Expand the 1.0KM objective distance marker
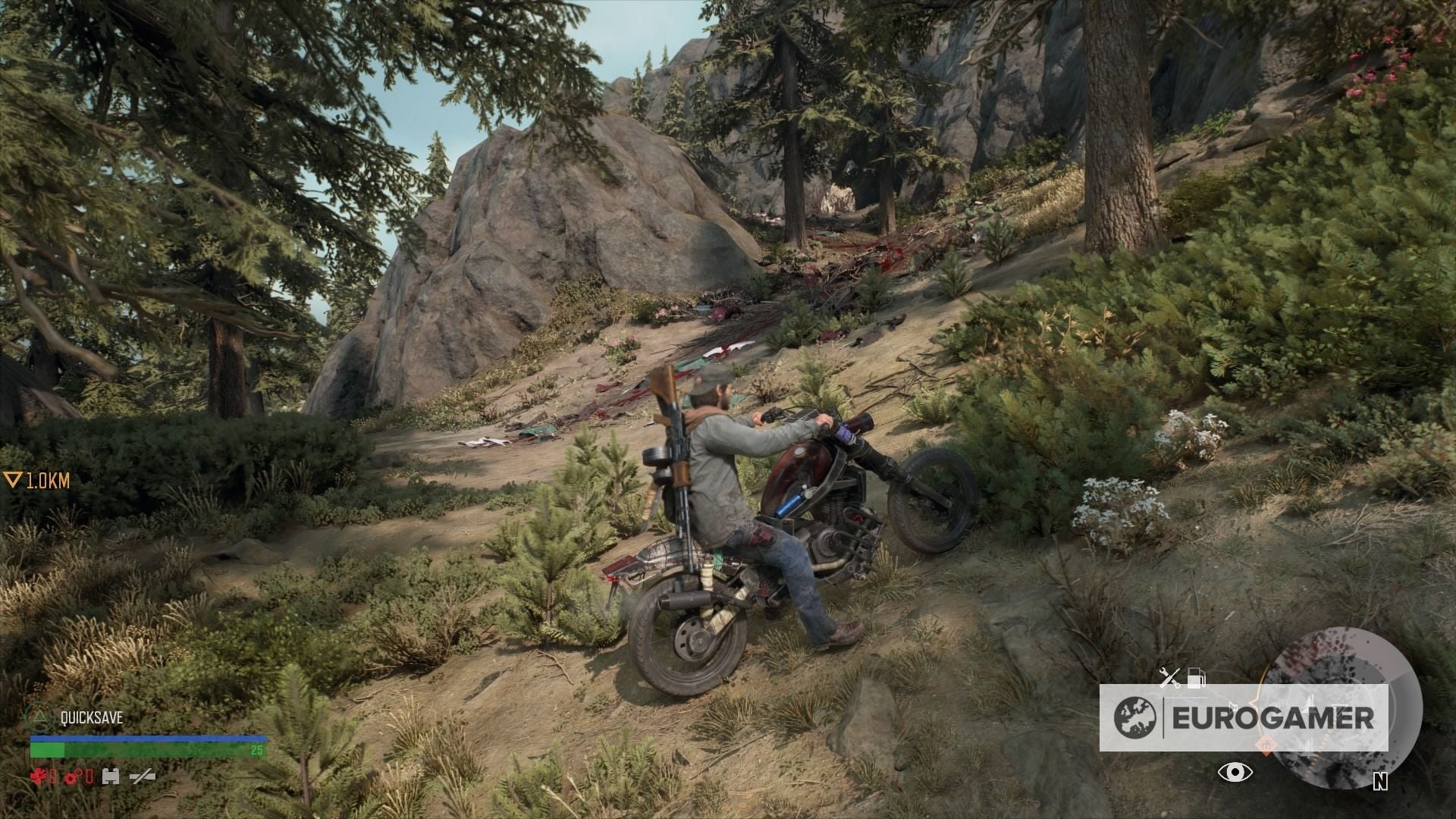The height and width of the screenshot is (819, 1456). 36,479
